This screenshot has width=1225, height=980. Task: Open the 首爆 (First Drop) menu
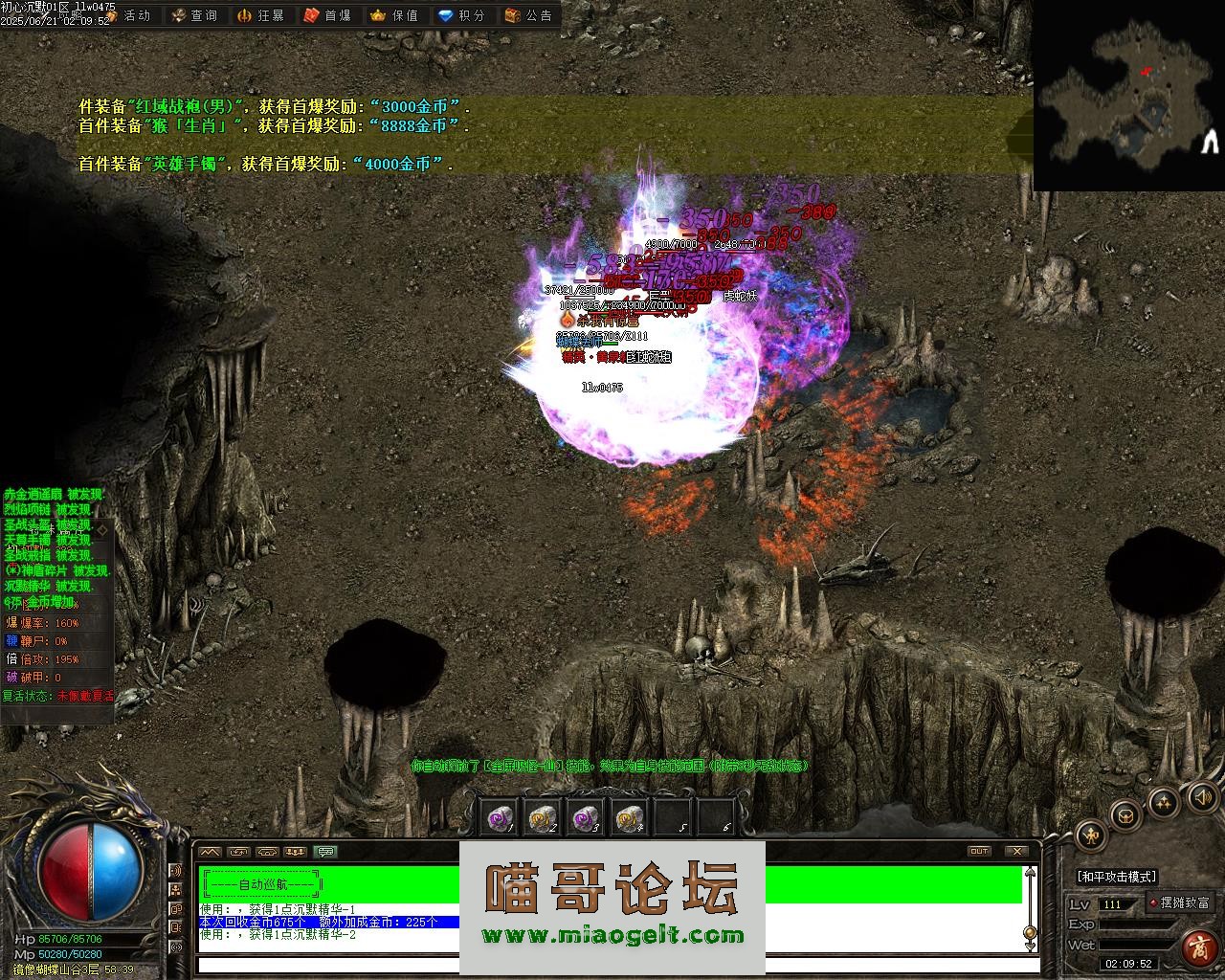pyautogui.click(x=327, y=15)
